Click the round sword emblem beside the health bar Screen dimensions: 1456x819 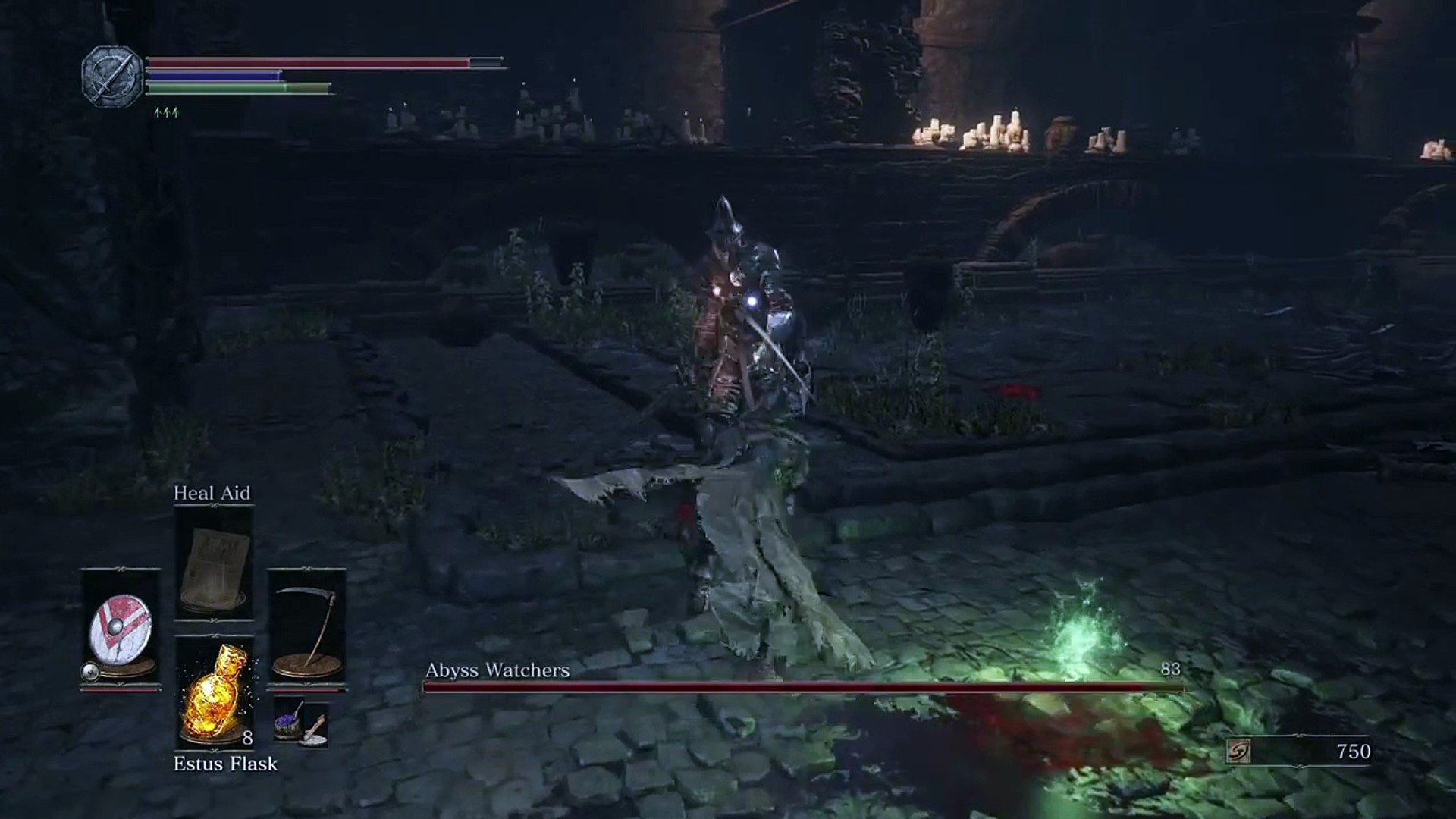click(112, 76)
